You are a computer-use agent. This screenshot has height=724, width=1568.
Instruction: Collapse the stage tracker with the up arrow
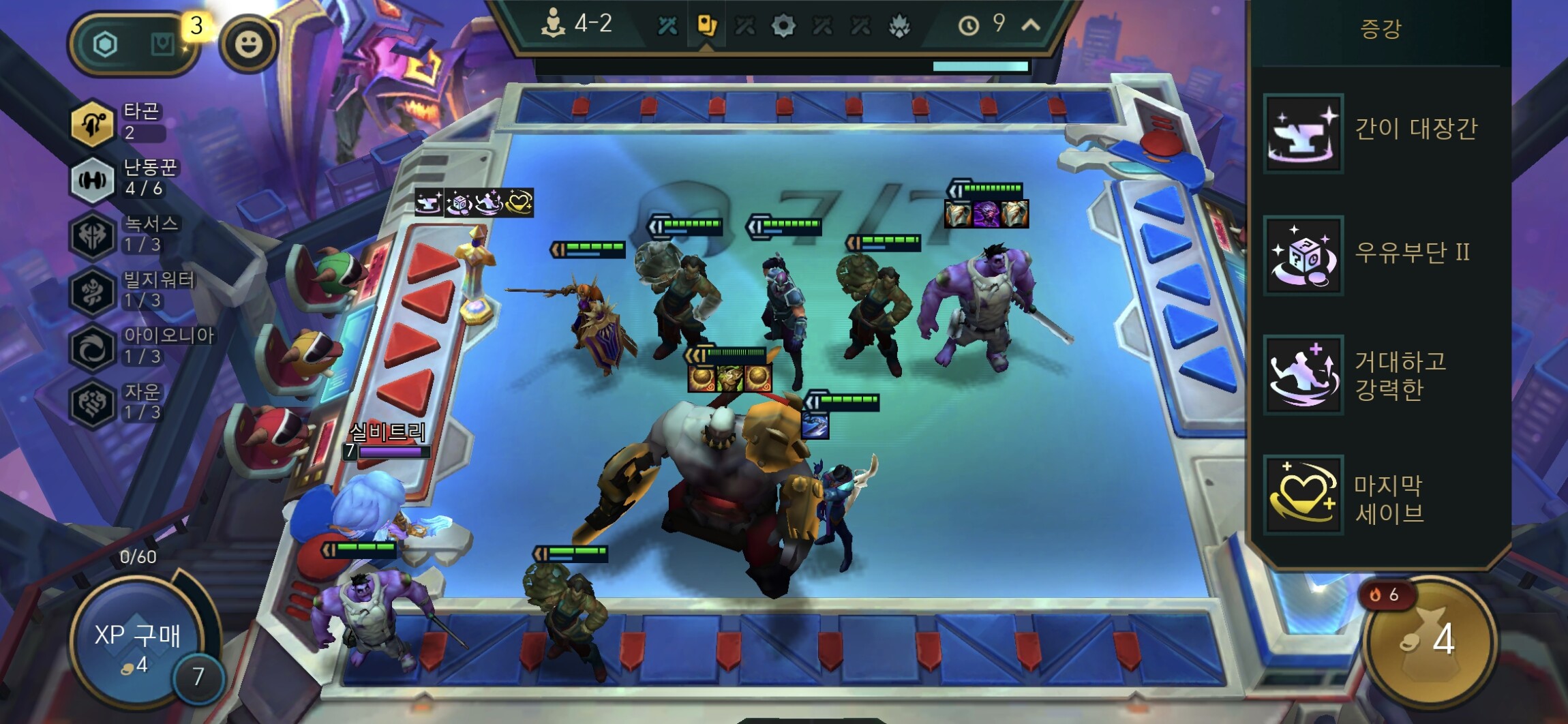[1031, 25]
